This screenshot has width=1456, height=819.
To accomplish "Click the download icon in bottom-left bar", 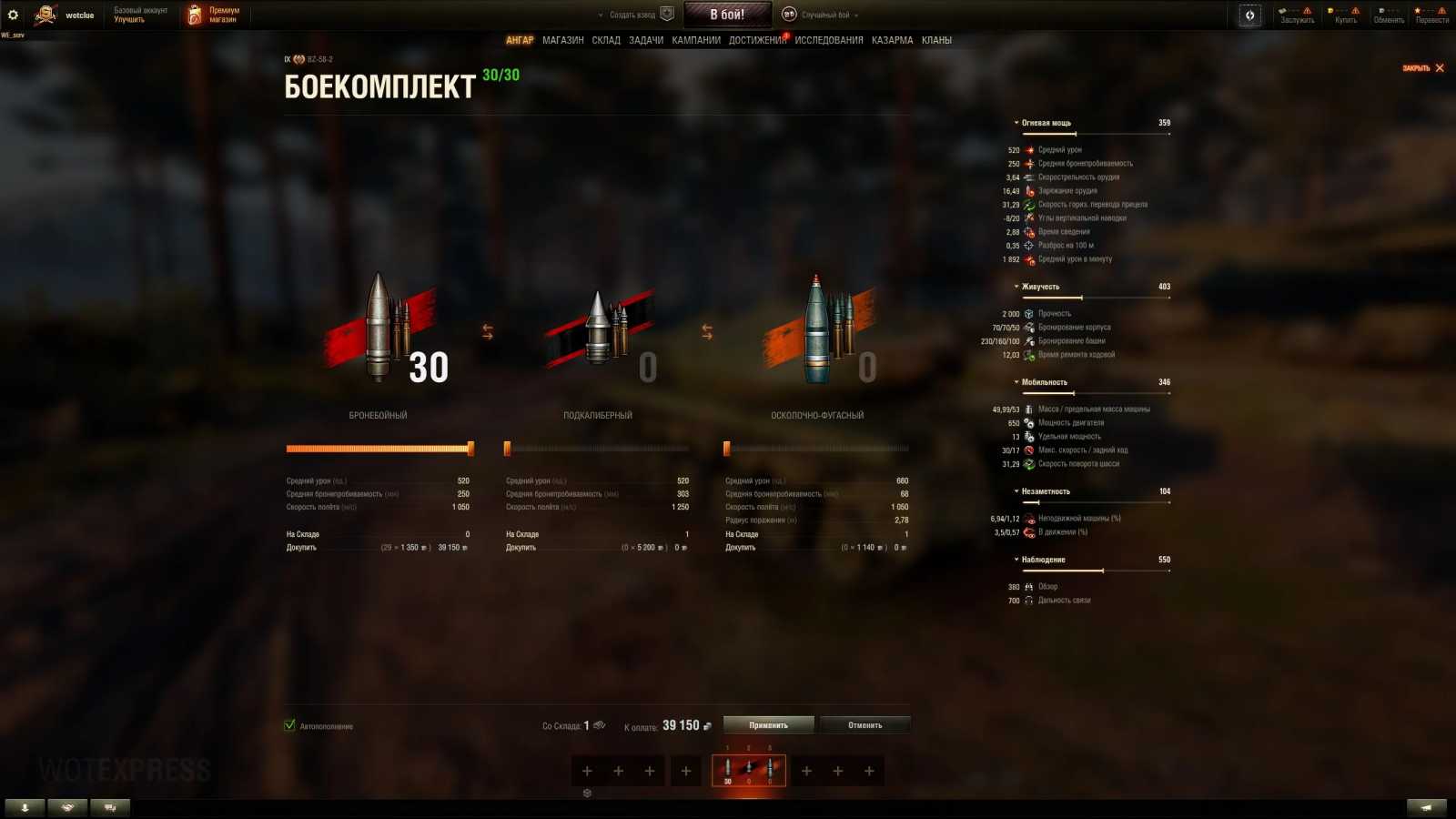I will point(25,807).
